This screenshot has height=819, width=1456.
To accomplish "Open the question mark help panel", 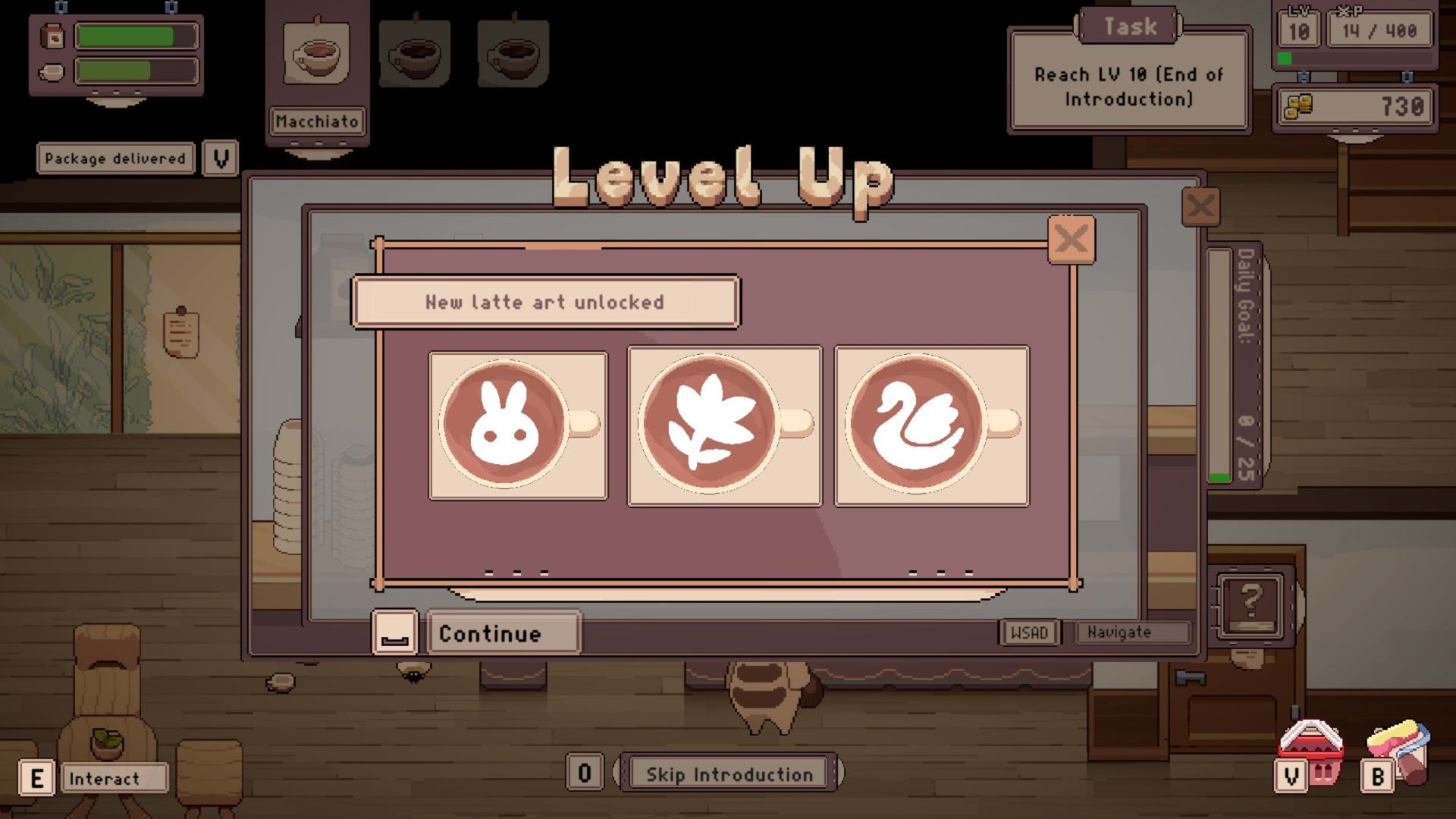I will (1250, 604).
